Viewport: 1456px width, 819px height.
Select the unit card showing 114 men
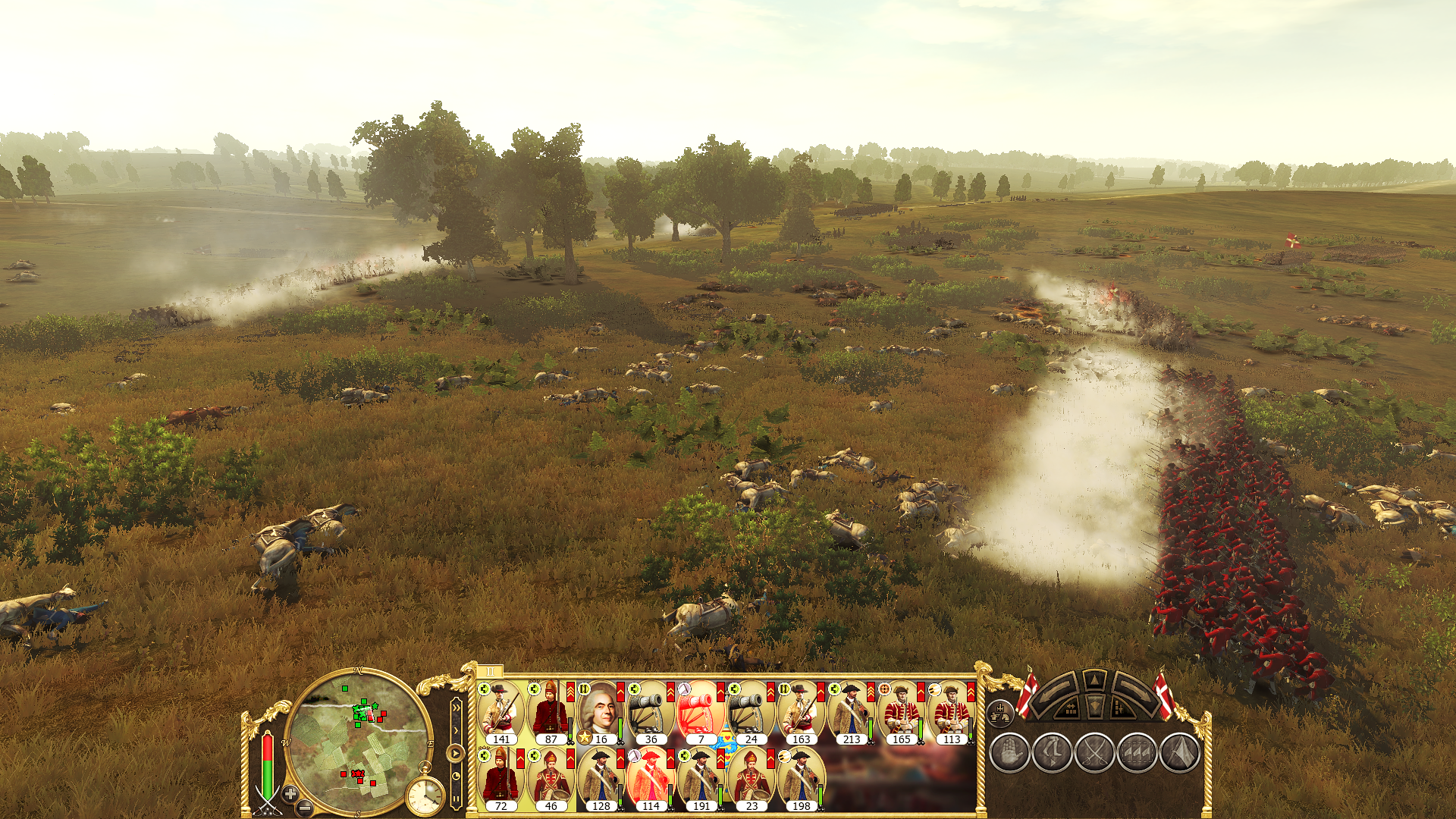click(650, 780)
